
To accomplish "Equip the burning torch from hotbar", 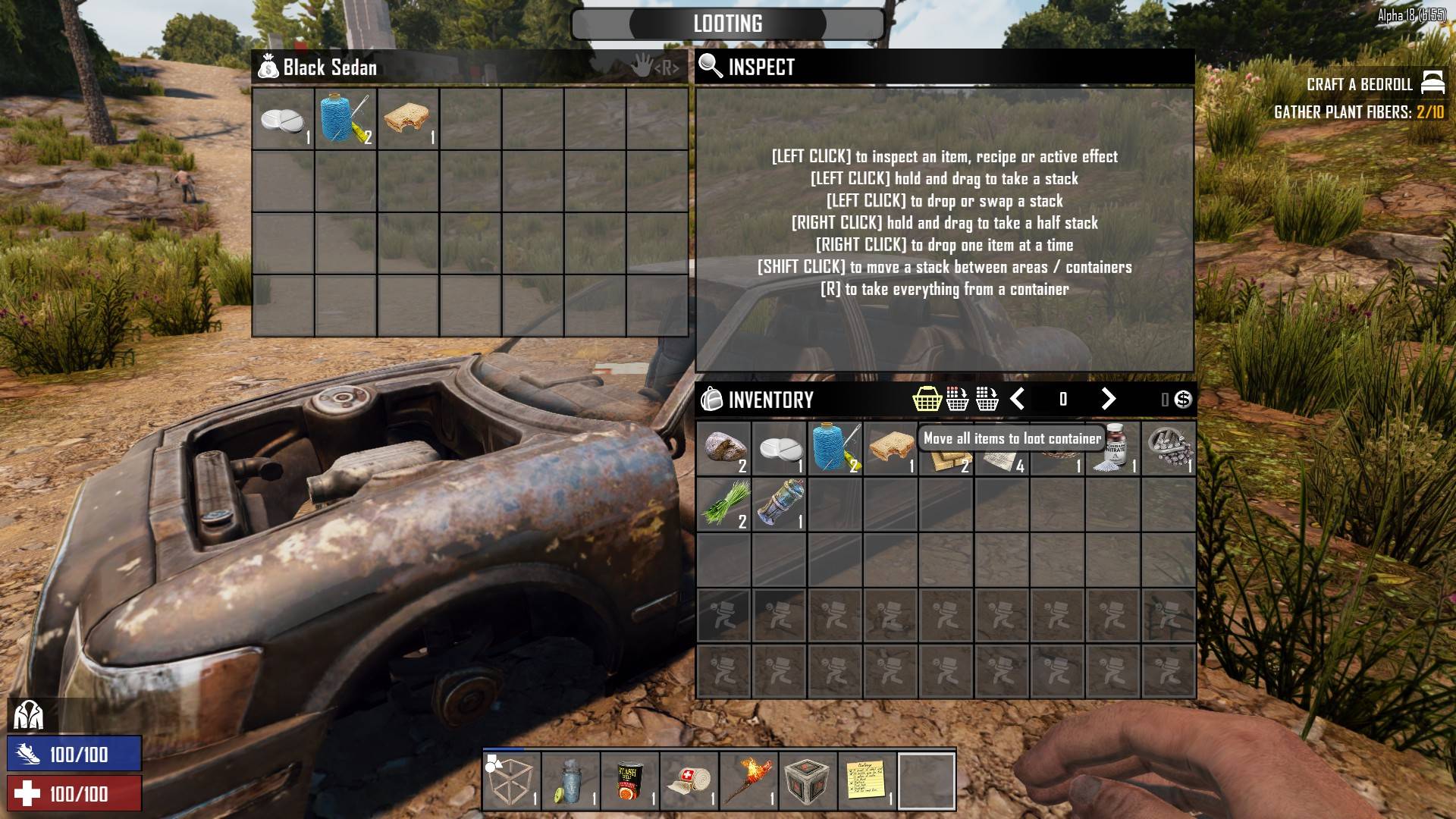I will (748, 781).
